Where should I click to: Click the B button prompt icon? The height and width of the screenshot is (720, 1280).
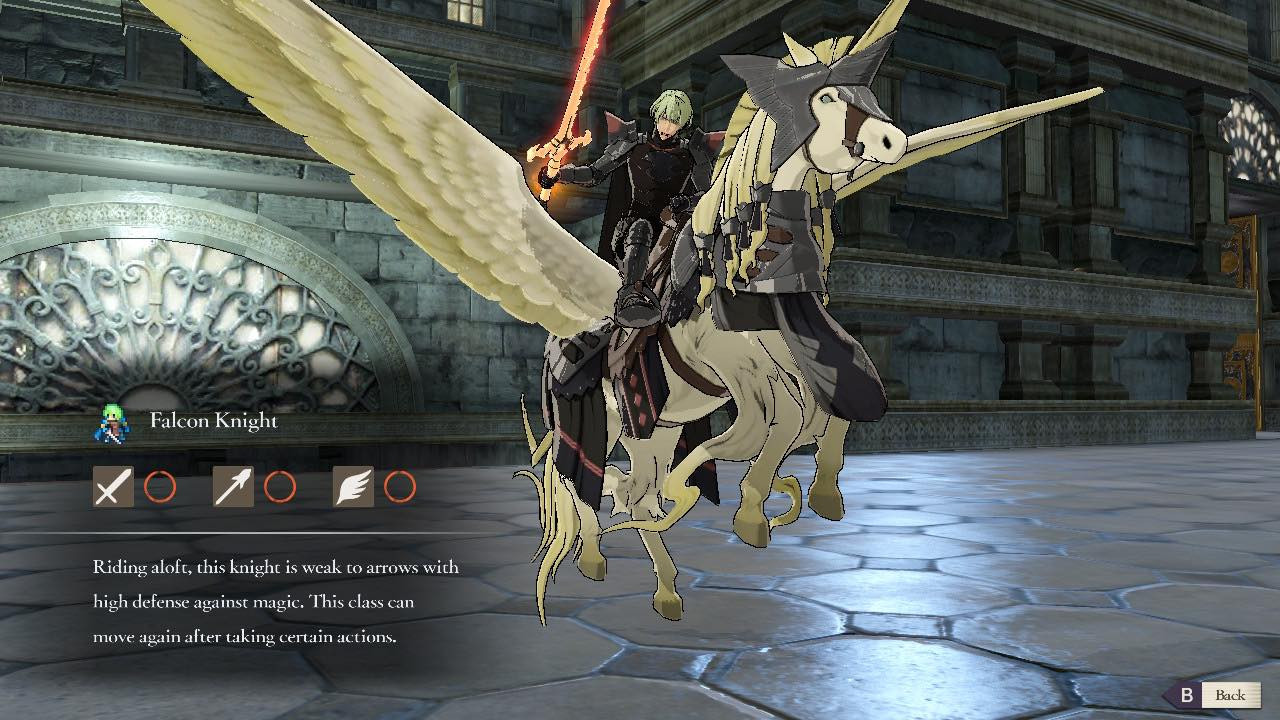pos(1189,693)
